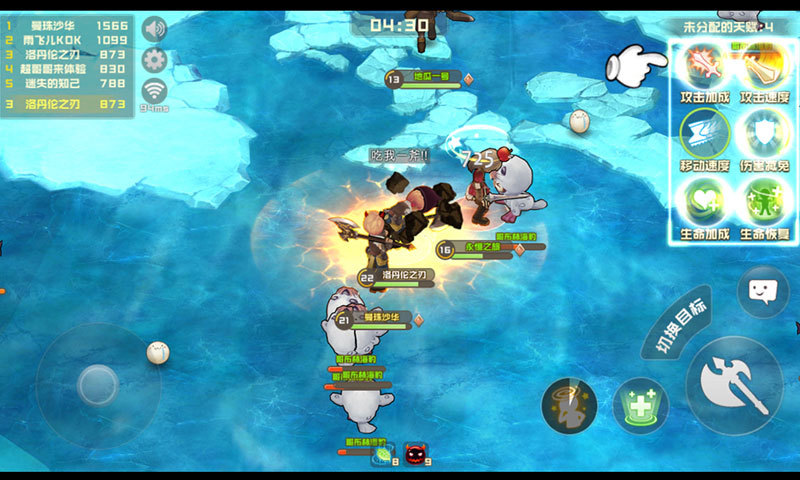Tap the 切换目标 switch target button
800x480 pixels.
click(677, 322)
